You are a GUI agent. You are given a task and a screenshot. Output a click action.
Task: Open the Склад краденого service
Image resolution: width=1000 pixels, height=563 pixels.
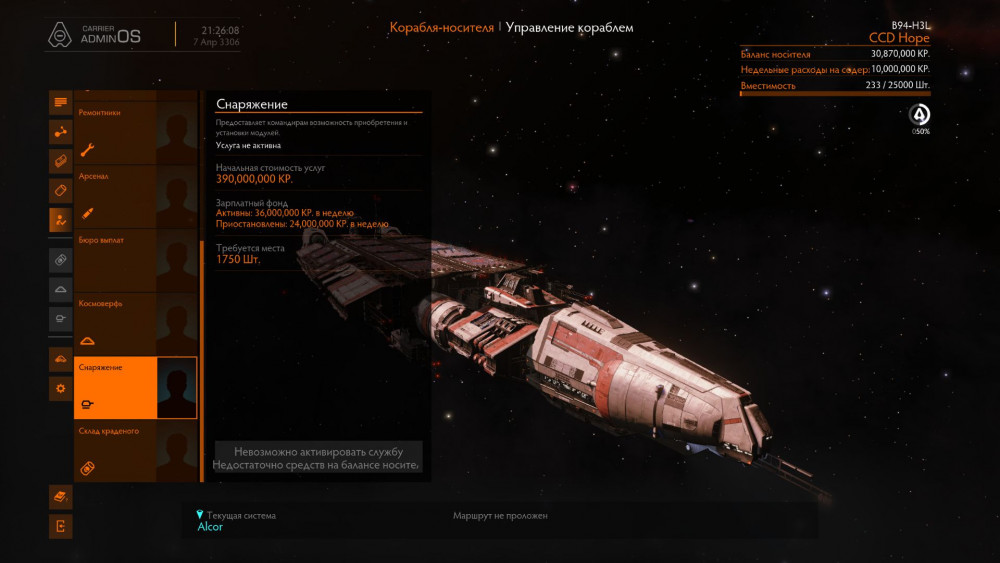coord(135,451)
